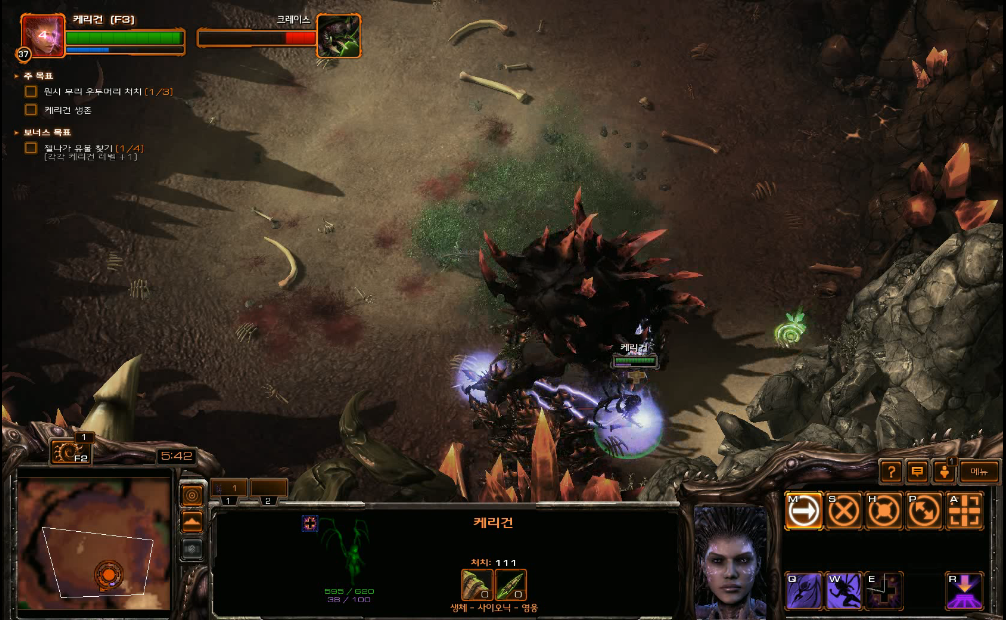Viewport: 1006px width, 620px height.
Task: Open the chat message log button
Action: tap(917, 471)
